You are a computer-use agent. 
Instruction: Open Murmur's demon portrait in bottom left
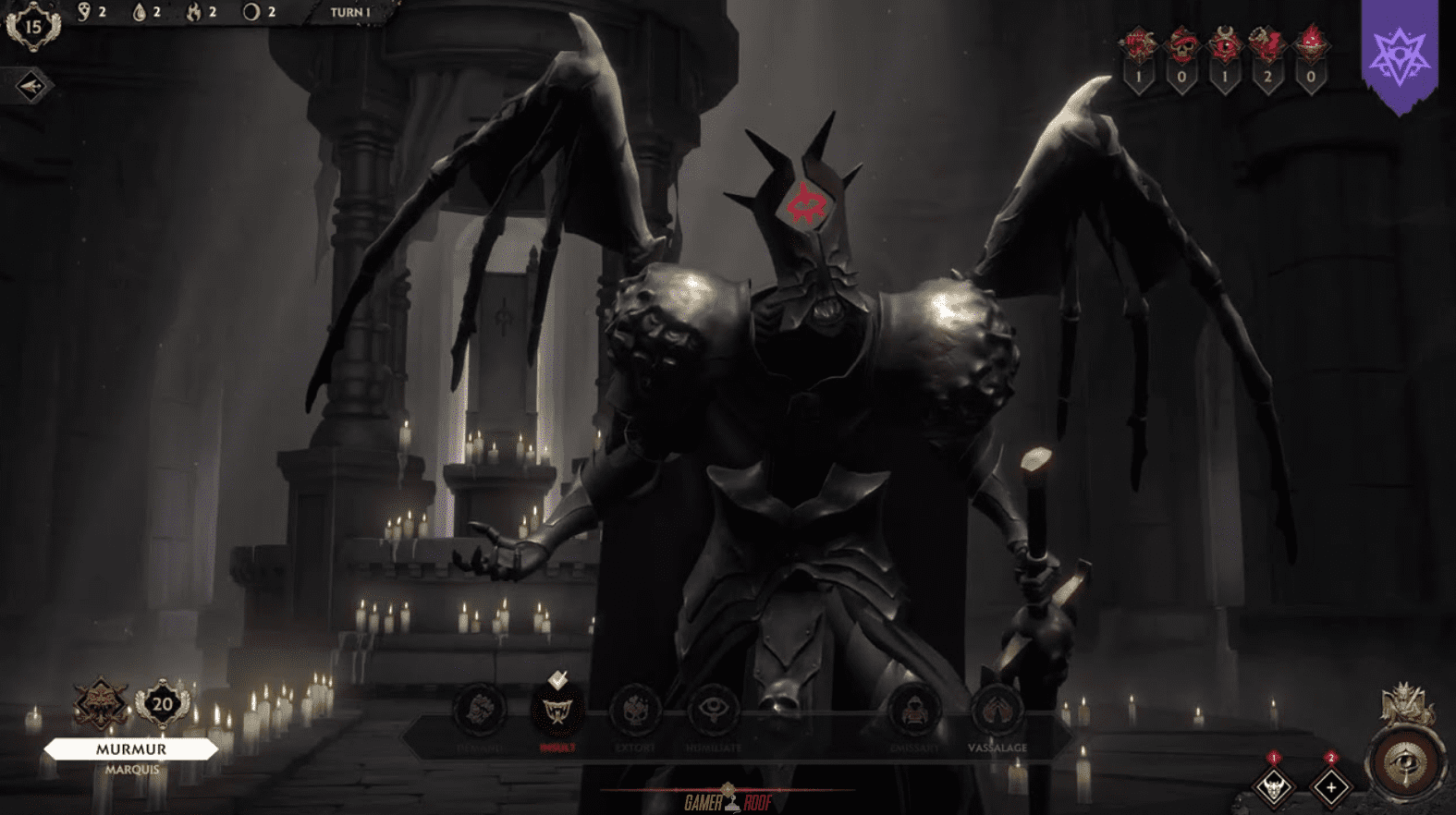[x=102, y=704]
